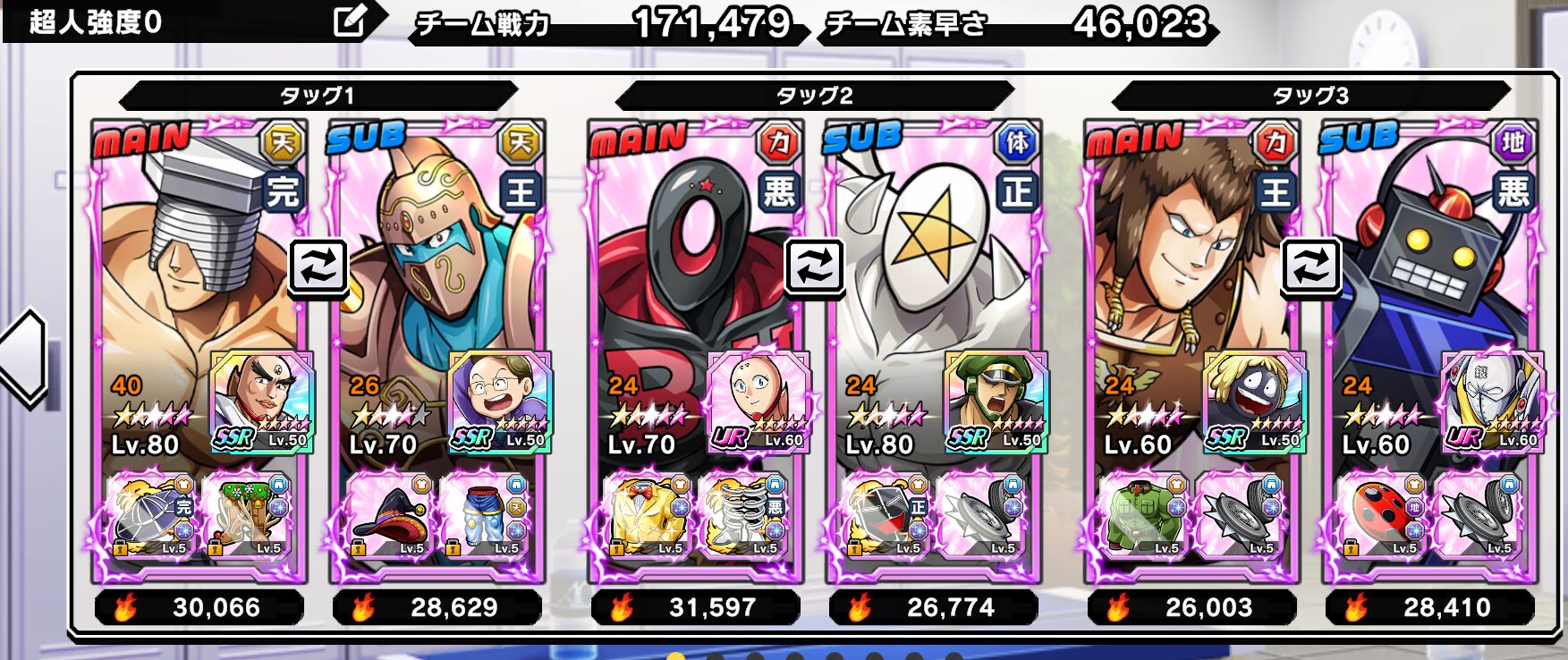Viewport: 1568px width, 660px height.
Task: Swap main and sub in タッグ2
Action: click(x=815, y=266)
